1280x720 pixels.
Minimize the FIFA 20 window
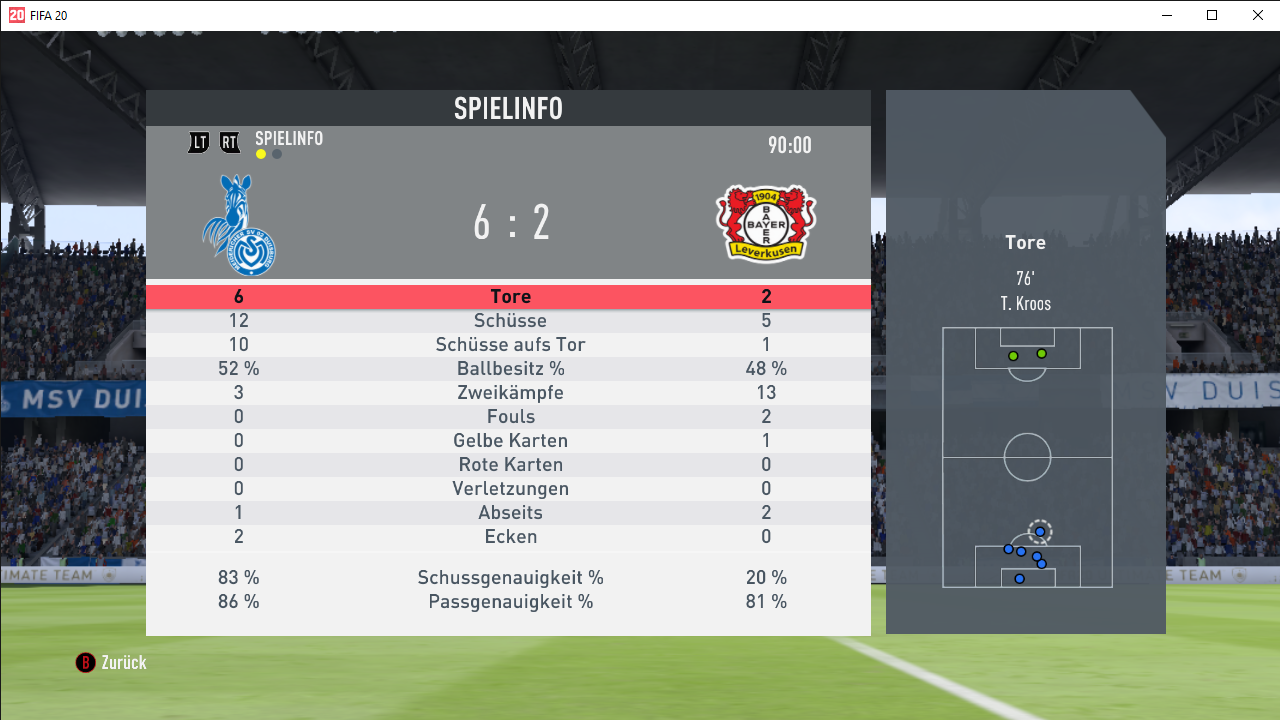pos(1167,15)
